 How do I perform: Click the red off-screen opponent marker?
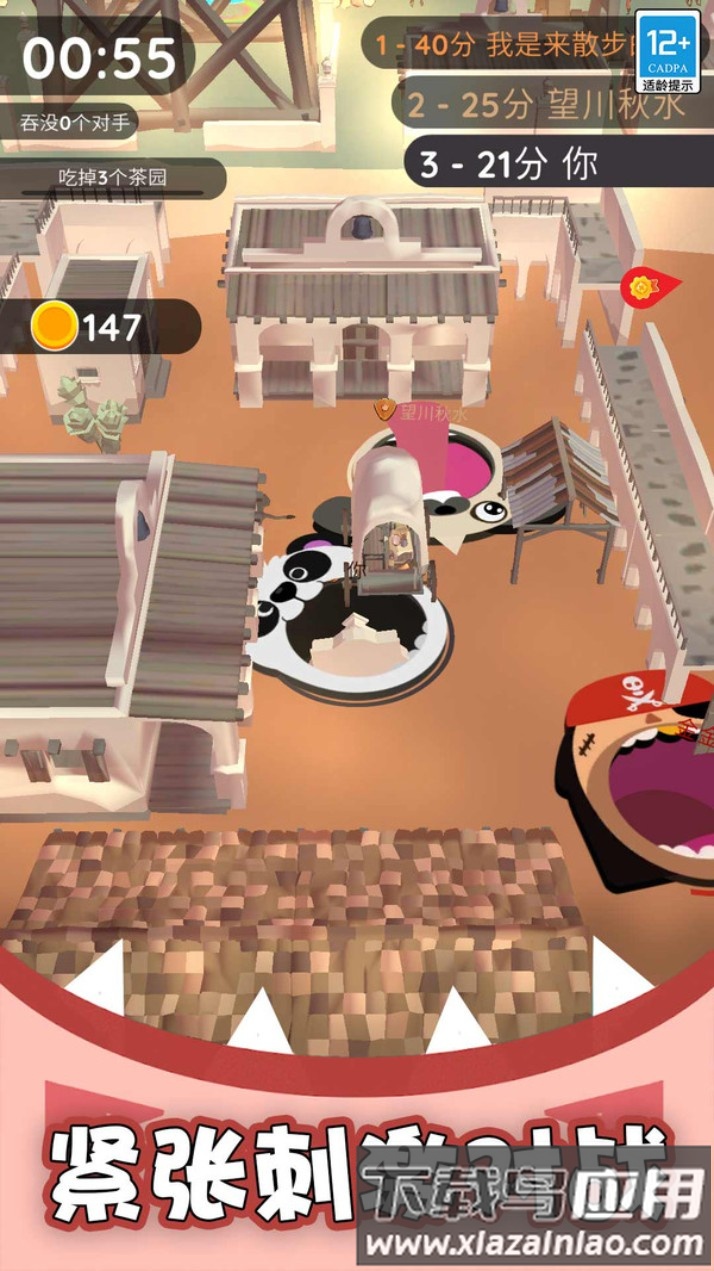(x=646, y=287)
